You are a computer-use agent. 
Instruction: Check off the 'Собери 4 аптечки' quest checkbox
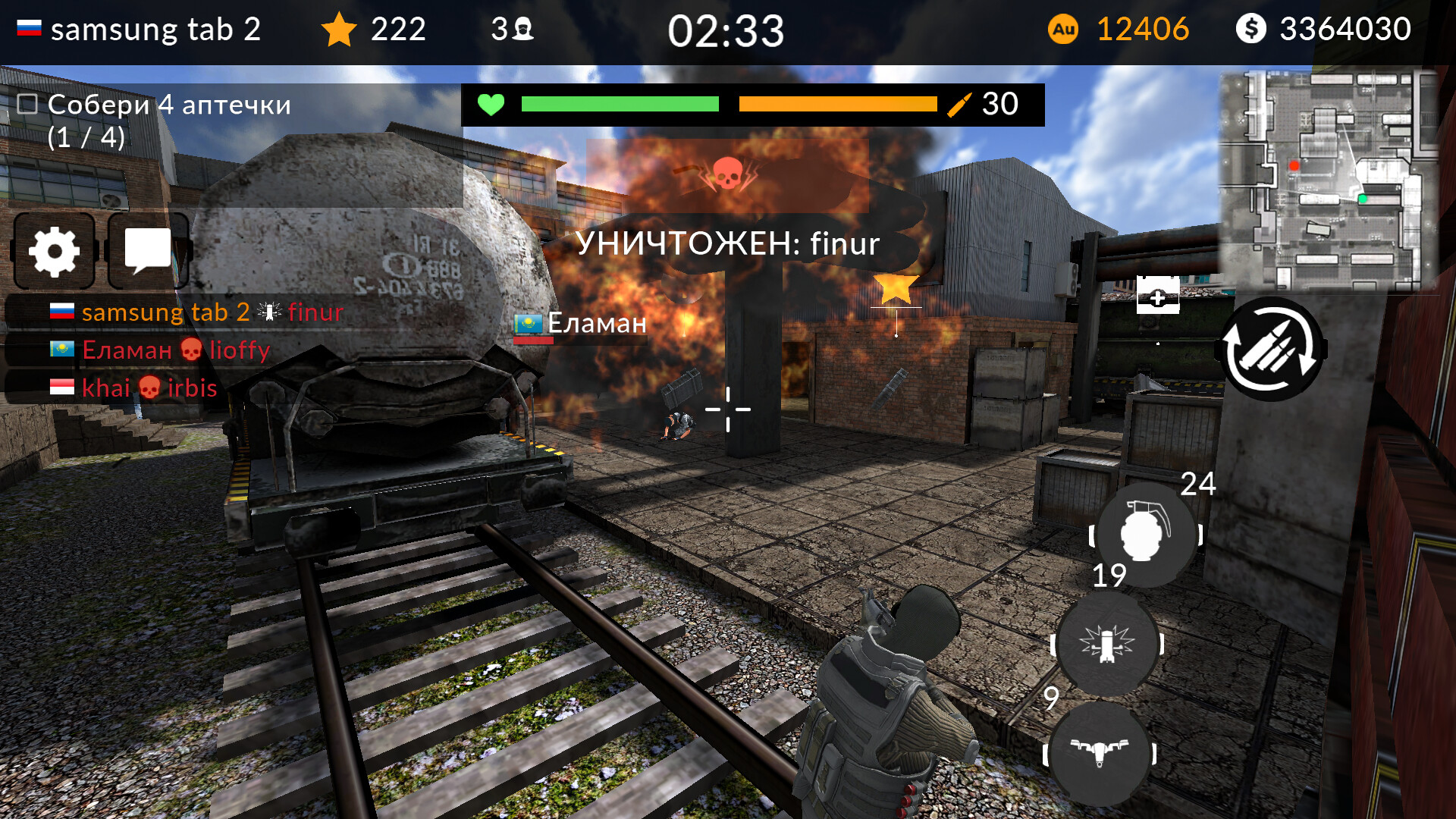(27, 104)
